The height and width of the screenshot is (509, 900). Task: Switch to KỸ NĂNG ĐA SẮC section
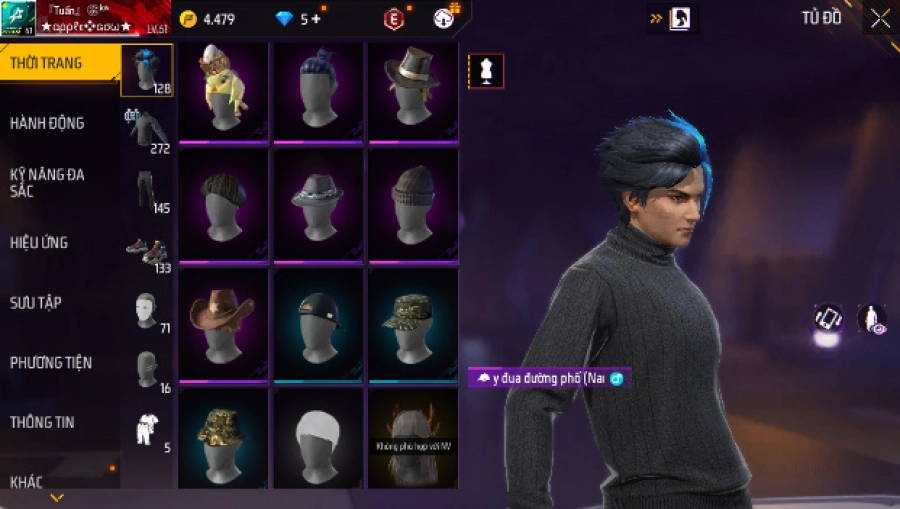47,182
